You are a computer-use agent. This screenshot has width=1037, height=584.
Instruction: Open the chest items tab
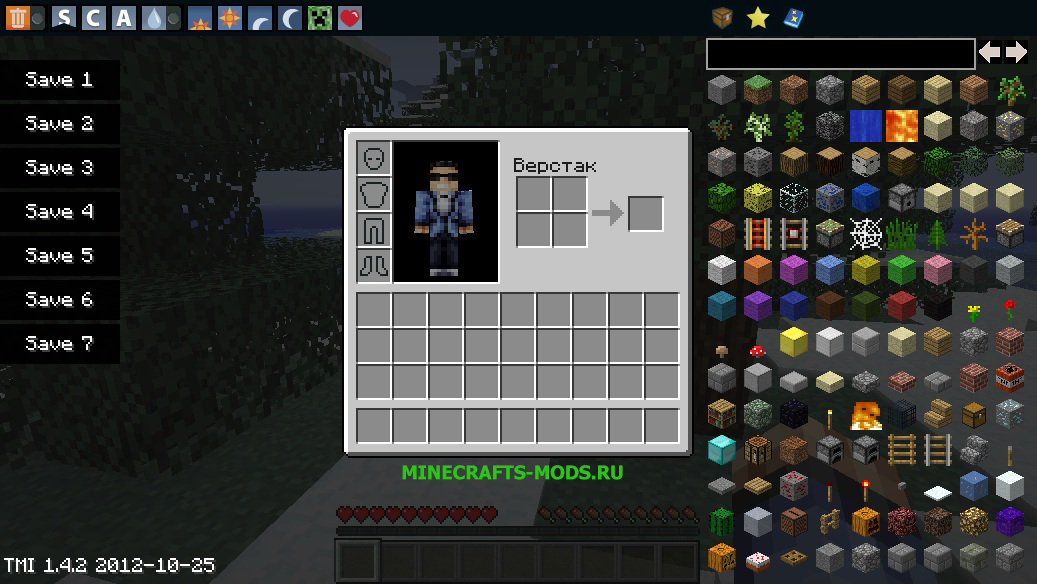click(x=722, y=17)
